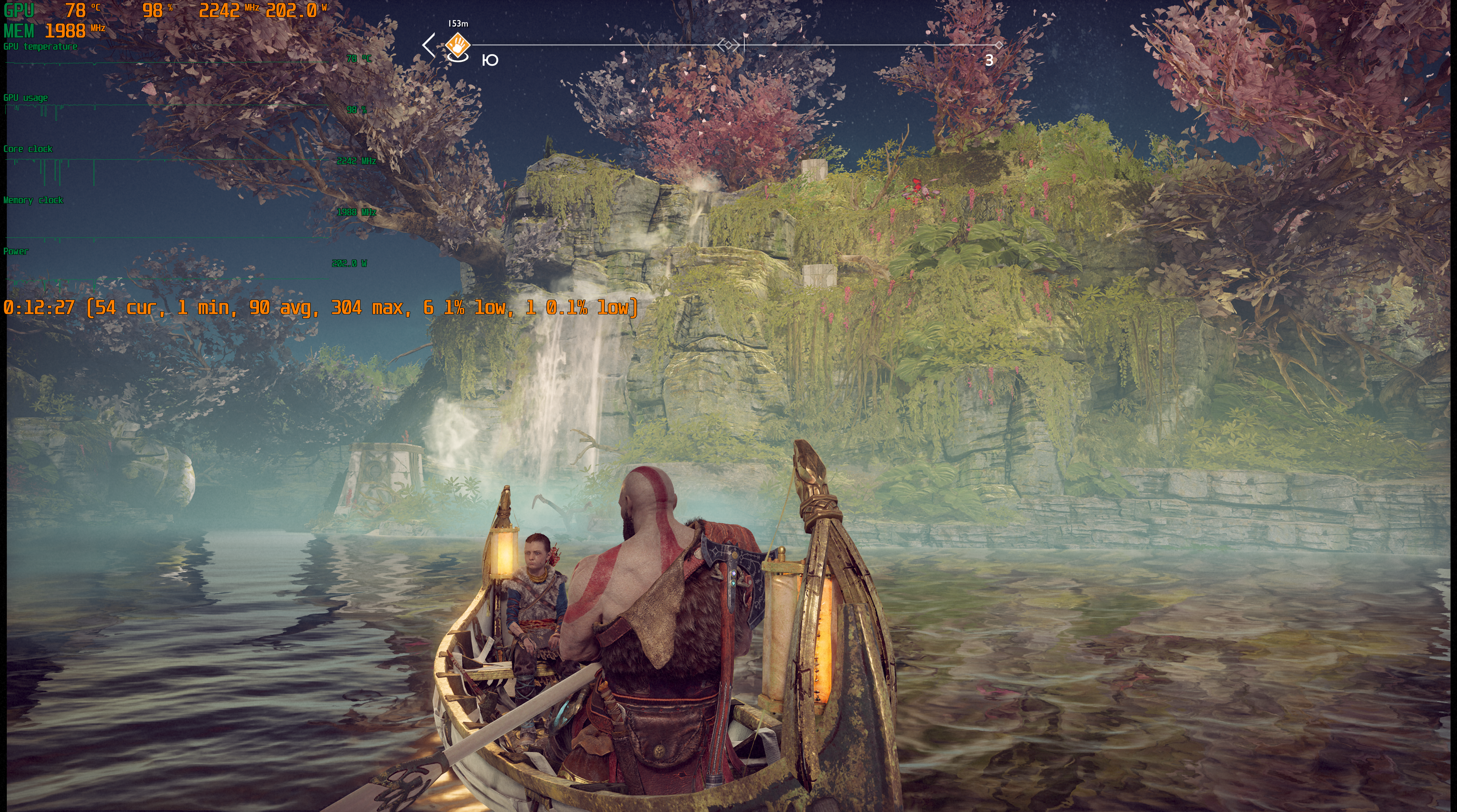This screenshot has height=812, width=1457.
Task: Click the small diamond at compass right end
Action: [999, 45]
